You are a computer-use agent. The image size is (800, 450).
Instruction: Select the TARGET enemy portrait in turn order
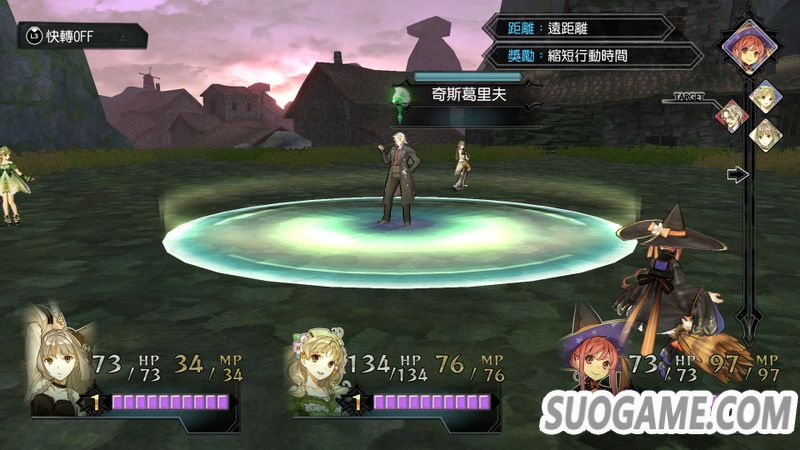pyautogui.click(x=731, y=116)
